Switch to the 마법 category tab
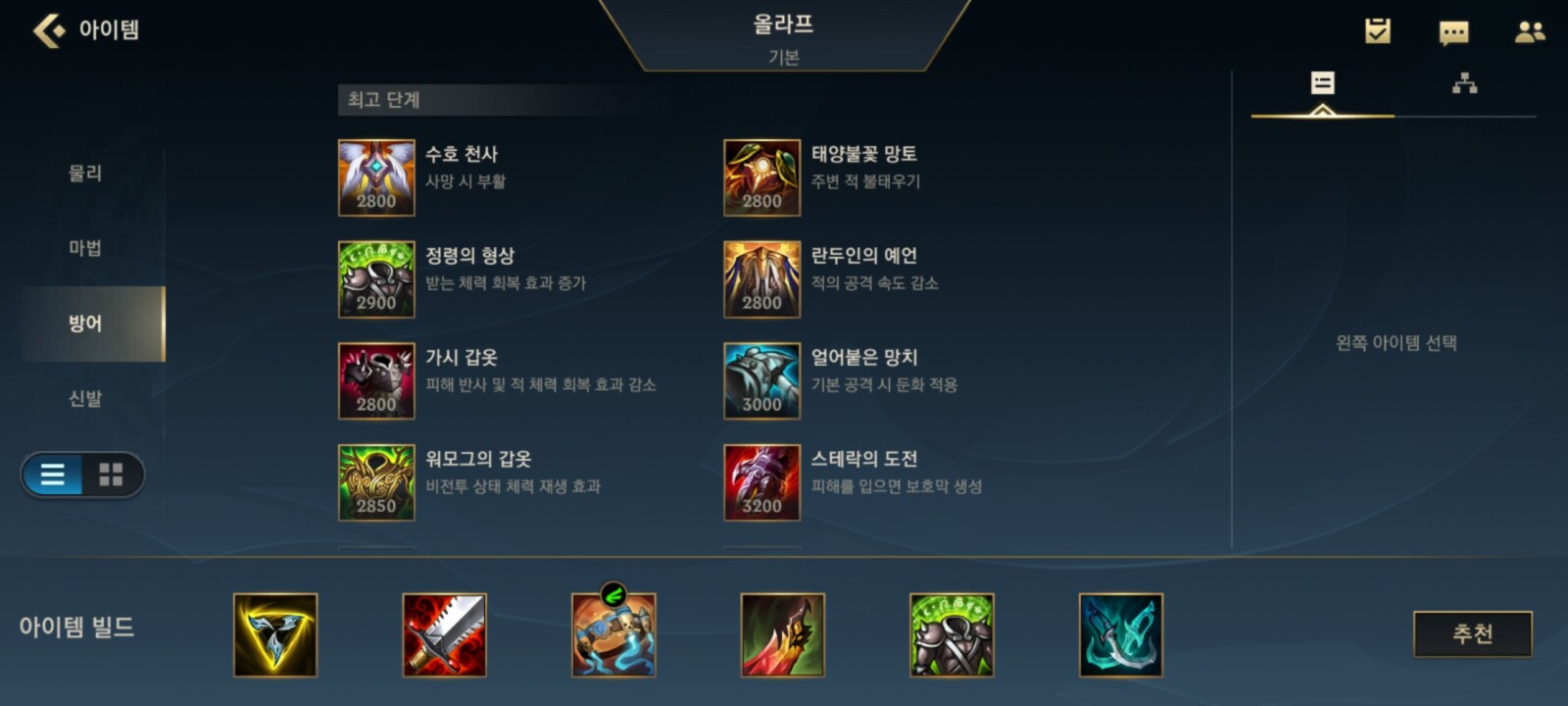The height and width of the screenshot is (706, 1568). click(85, 248)
